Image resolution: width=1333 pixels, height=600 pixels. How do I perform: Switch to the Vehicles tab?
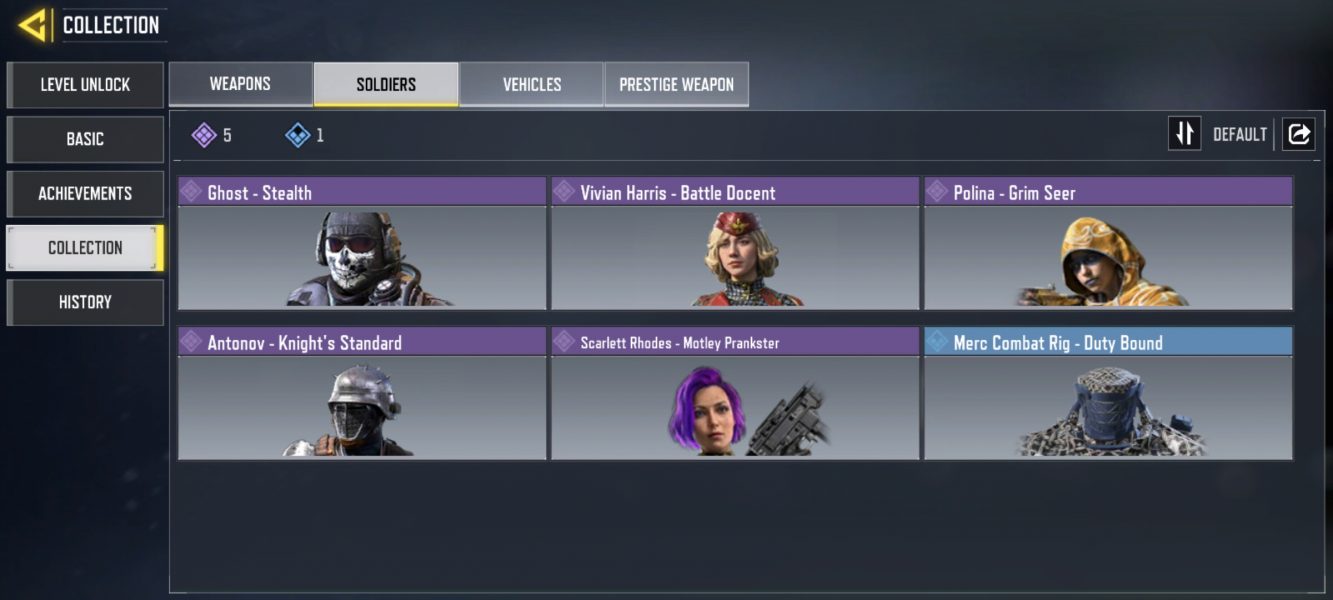[531, 84]
